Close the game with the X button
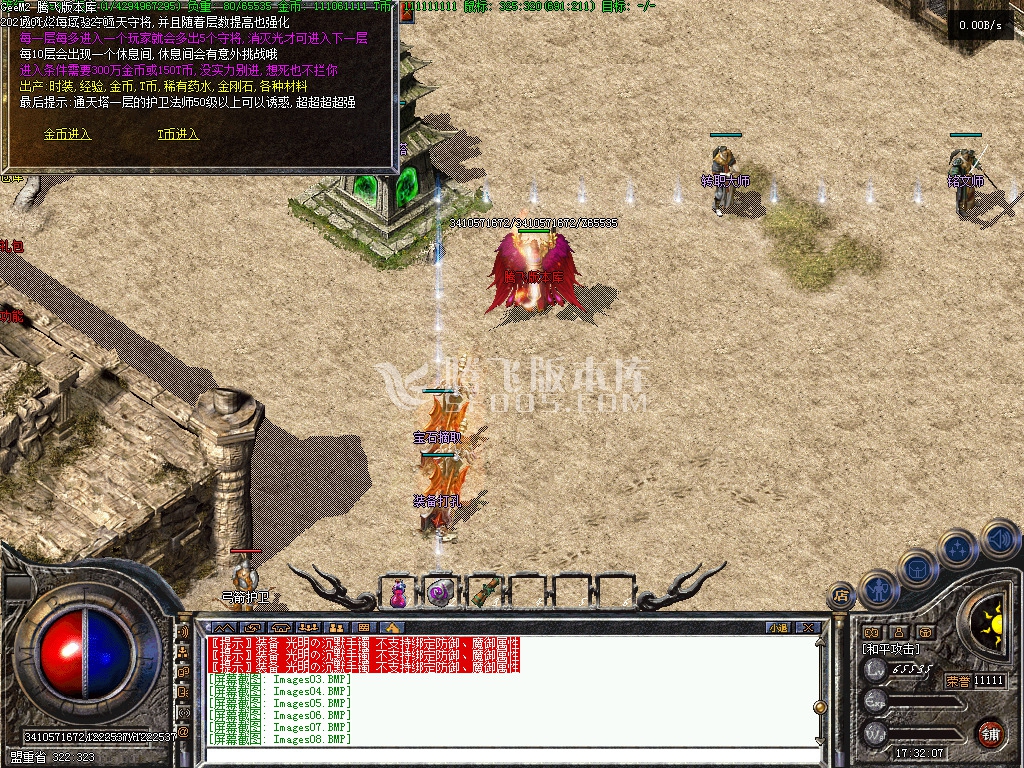 (x=808, y=627)
